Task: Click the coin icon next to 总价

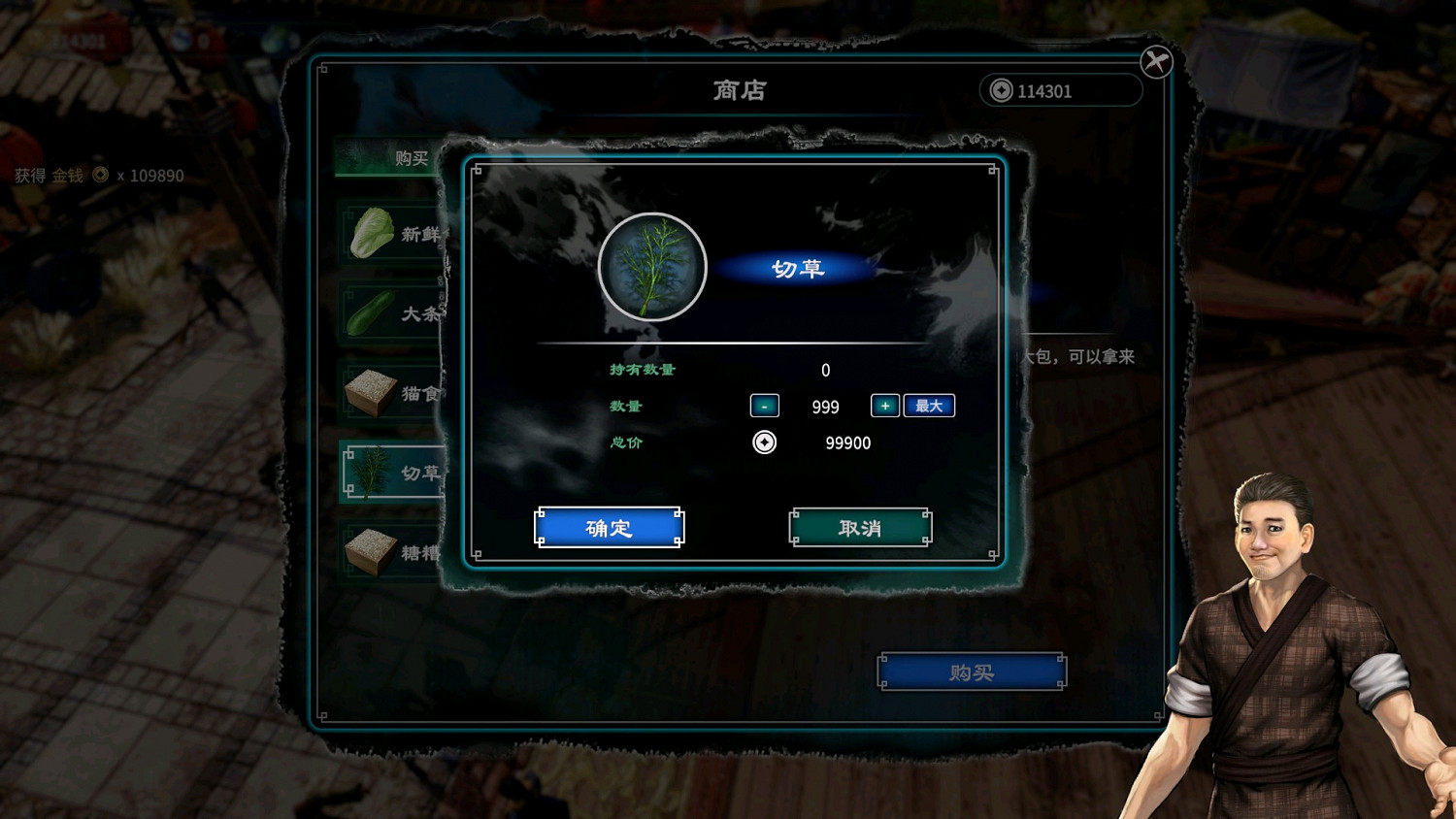Action: [x=766, y=443]
